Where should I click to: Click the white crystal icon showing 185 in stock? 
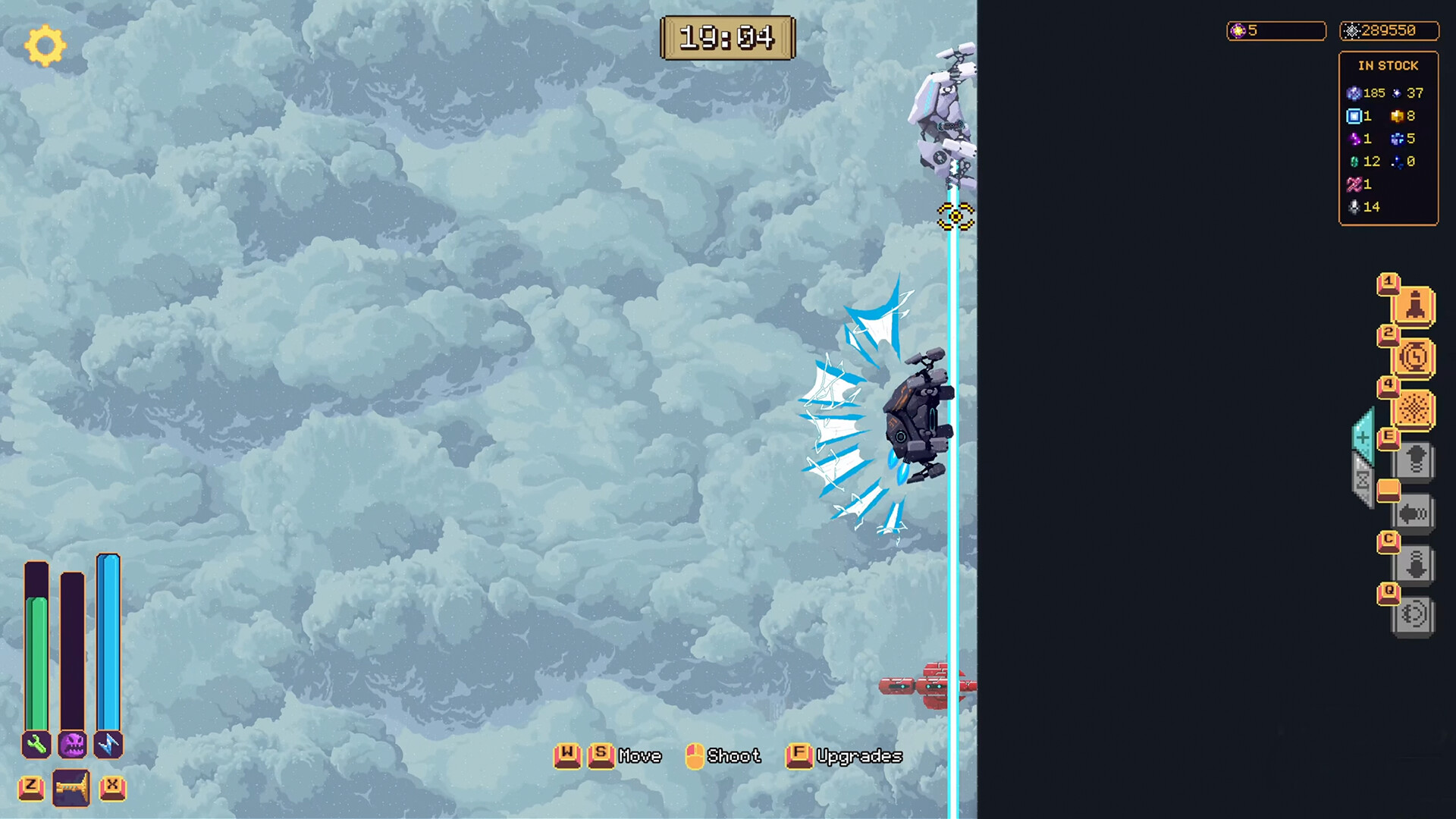click(x=1354, y=93)
